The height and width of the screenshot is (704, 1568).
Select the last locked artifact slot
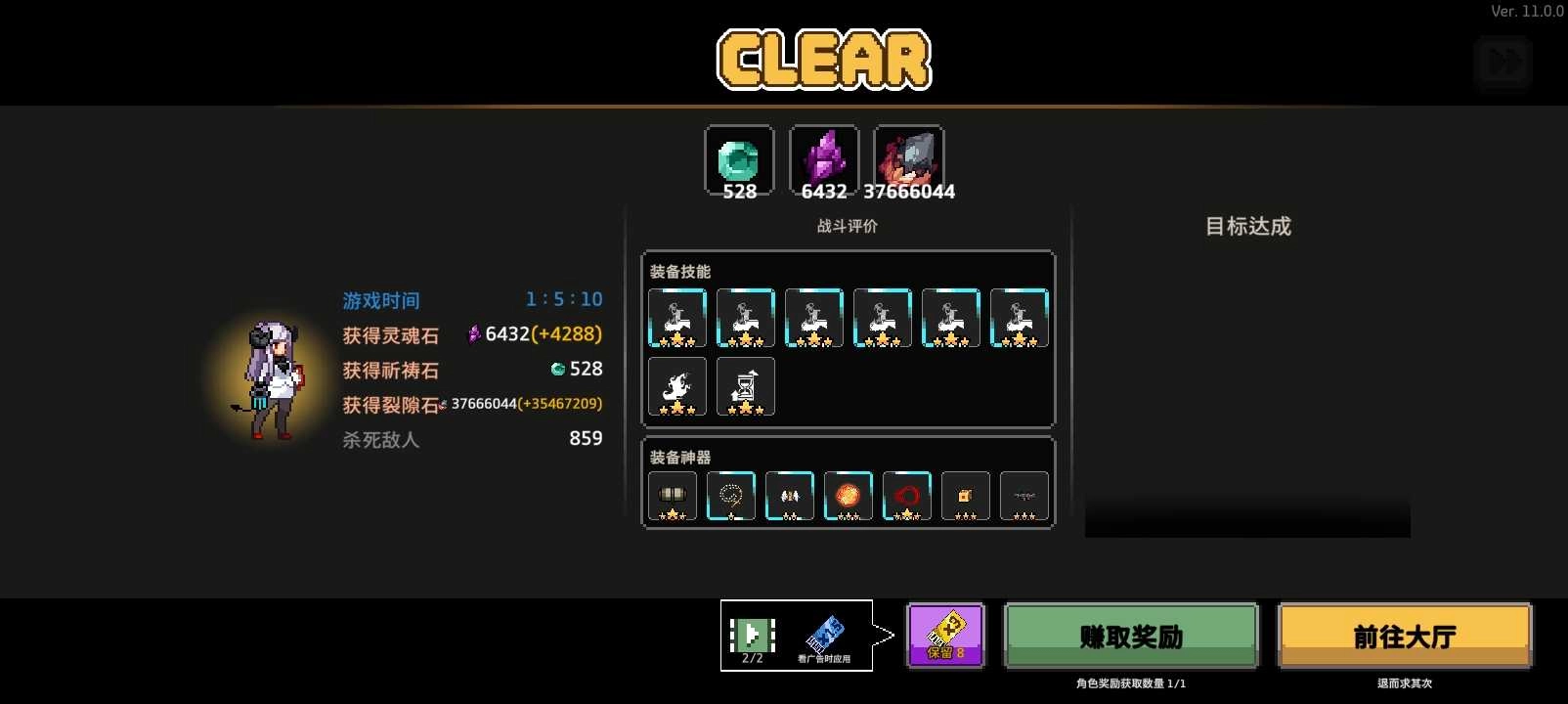point(1024,495)
